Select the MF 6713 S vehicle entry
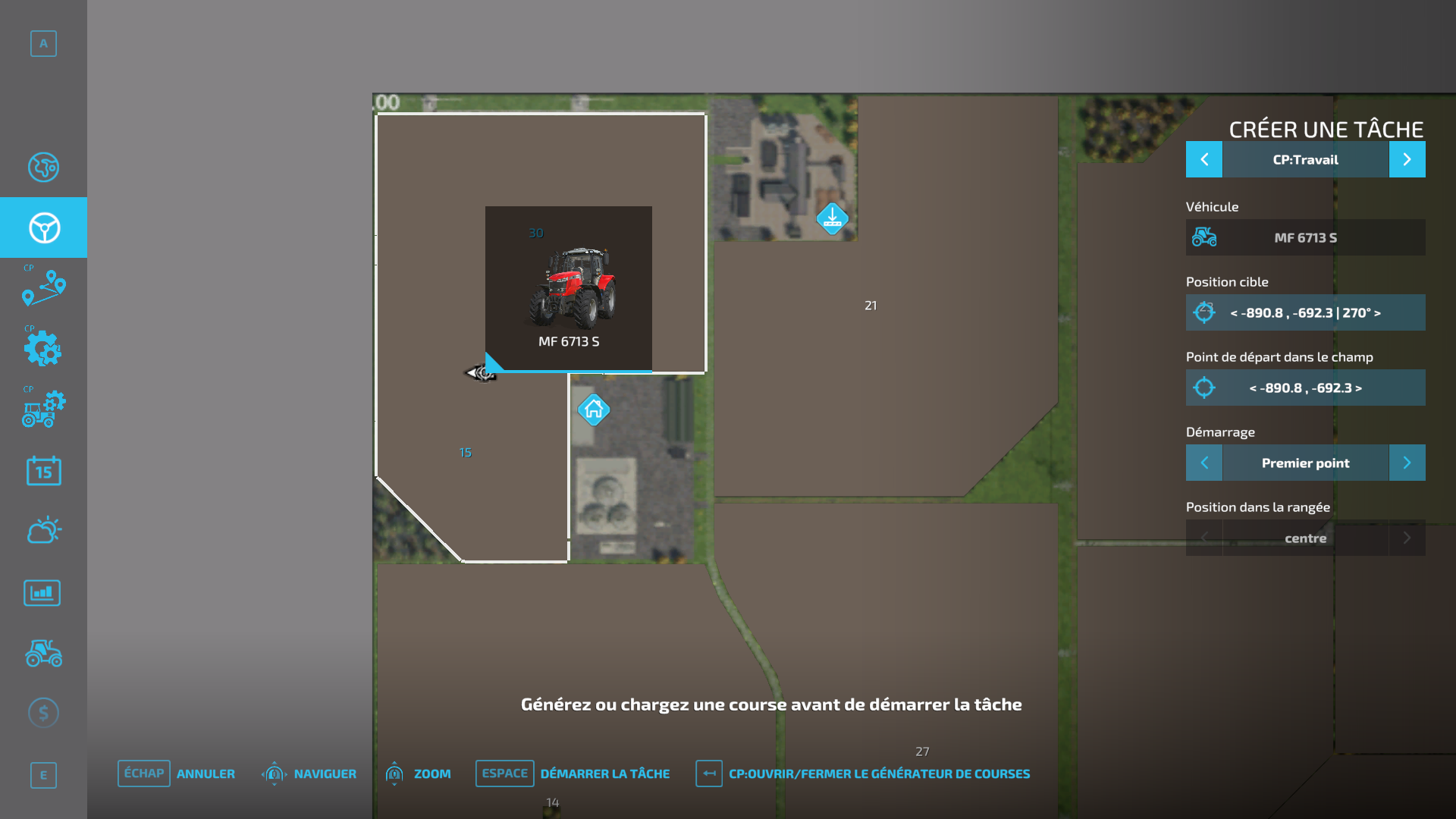The image size is (1456, 819). tap(1305, 237)
